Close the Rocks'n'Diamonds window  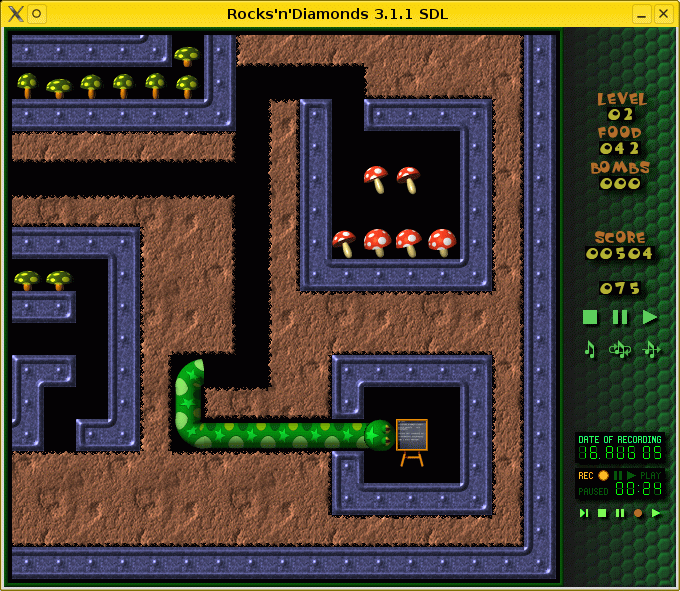pos(664,14)
